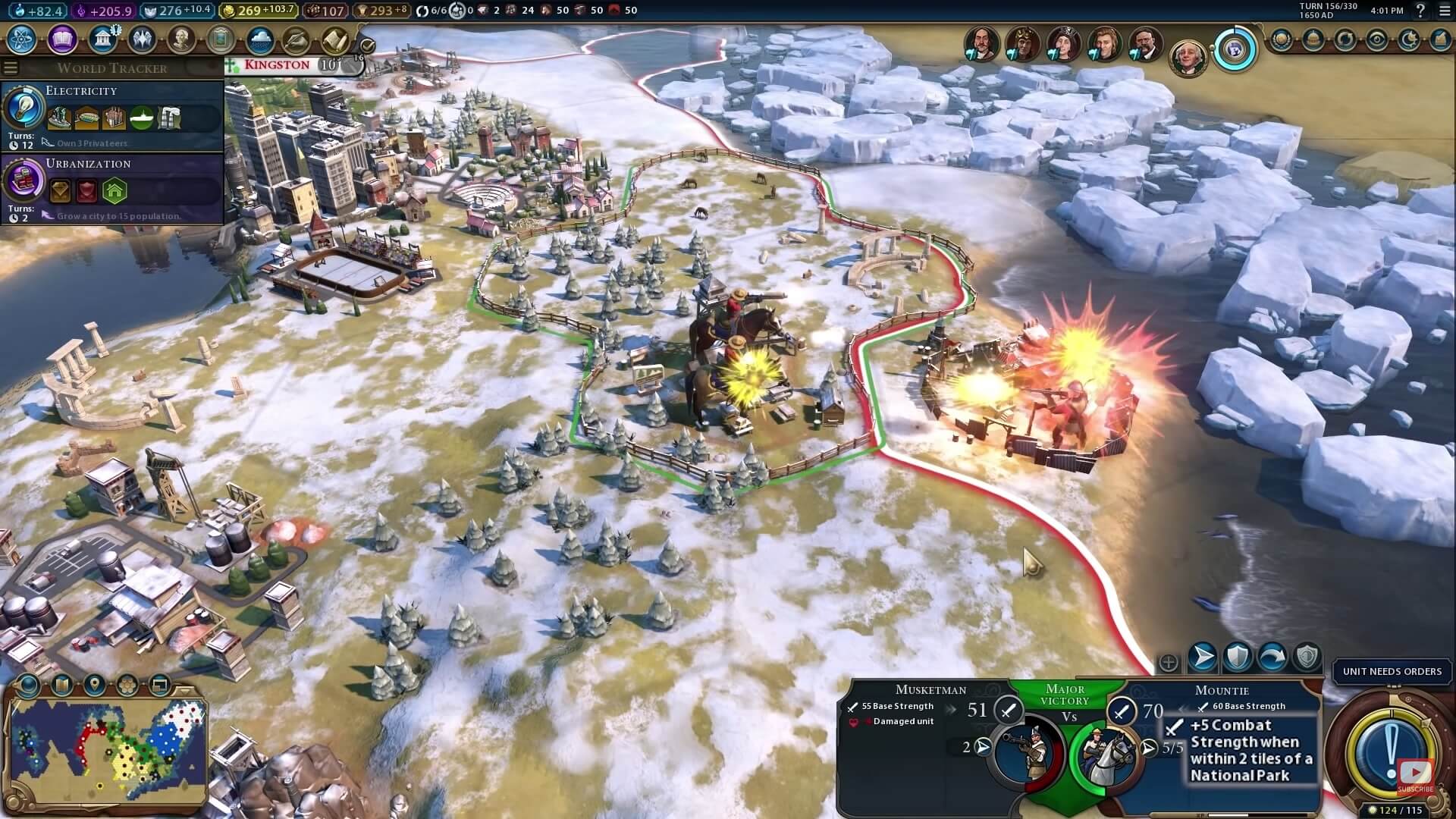Click the Kingston city banner

coord(278,65)
